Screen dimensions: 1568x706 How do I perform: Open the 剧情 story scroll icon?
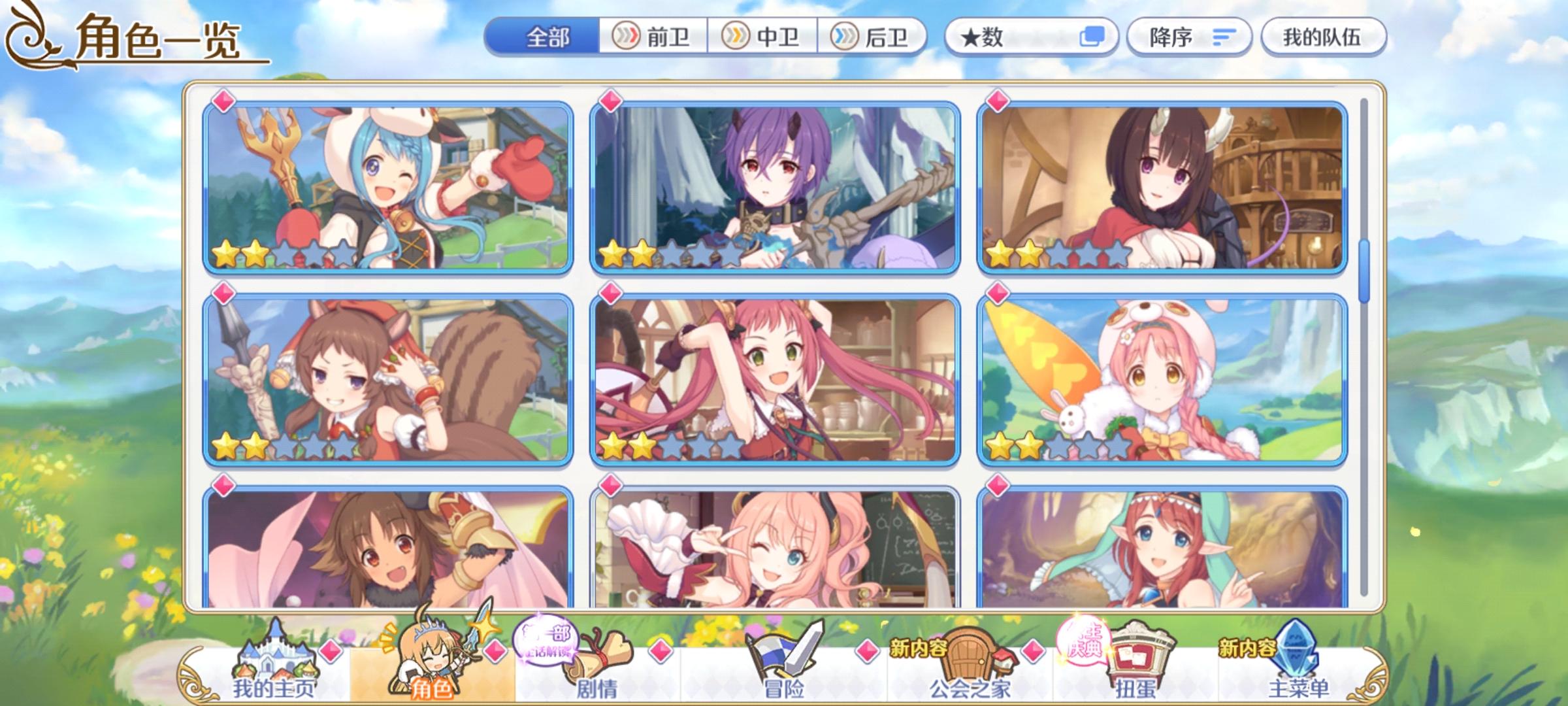[598, 657]
